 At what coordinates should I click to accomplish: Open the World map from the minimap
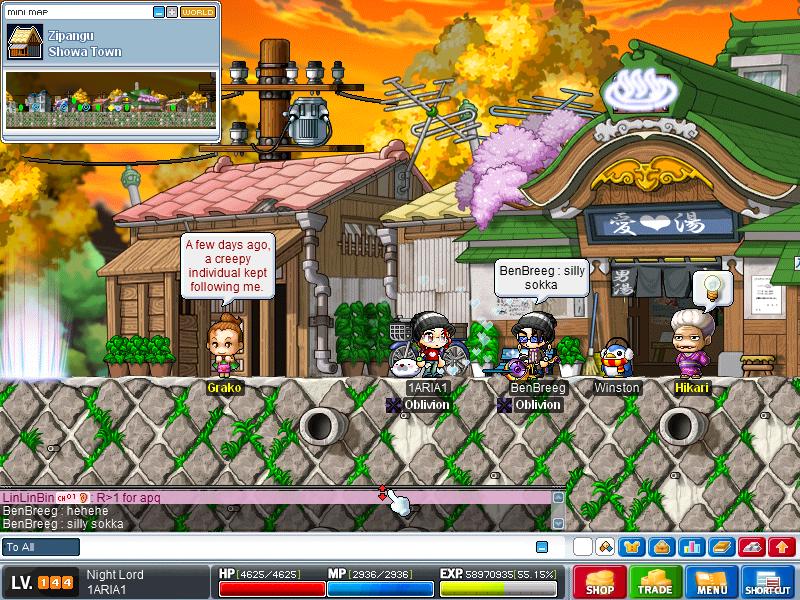[x=198, y=12]
